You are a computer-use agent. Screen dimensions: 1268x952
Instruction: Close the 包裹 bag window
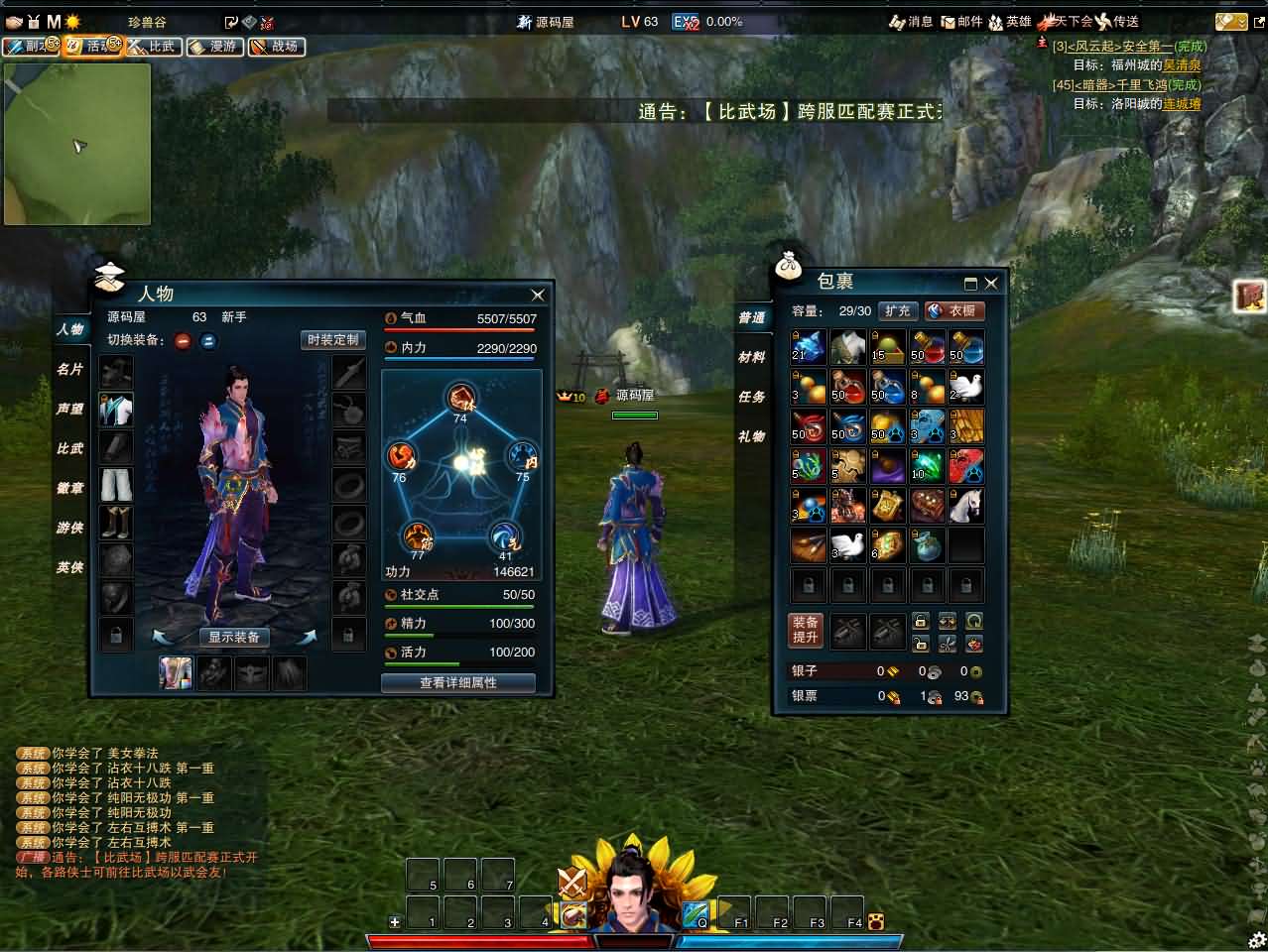tap(990, 283)
